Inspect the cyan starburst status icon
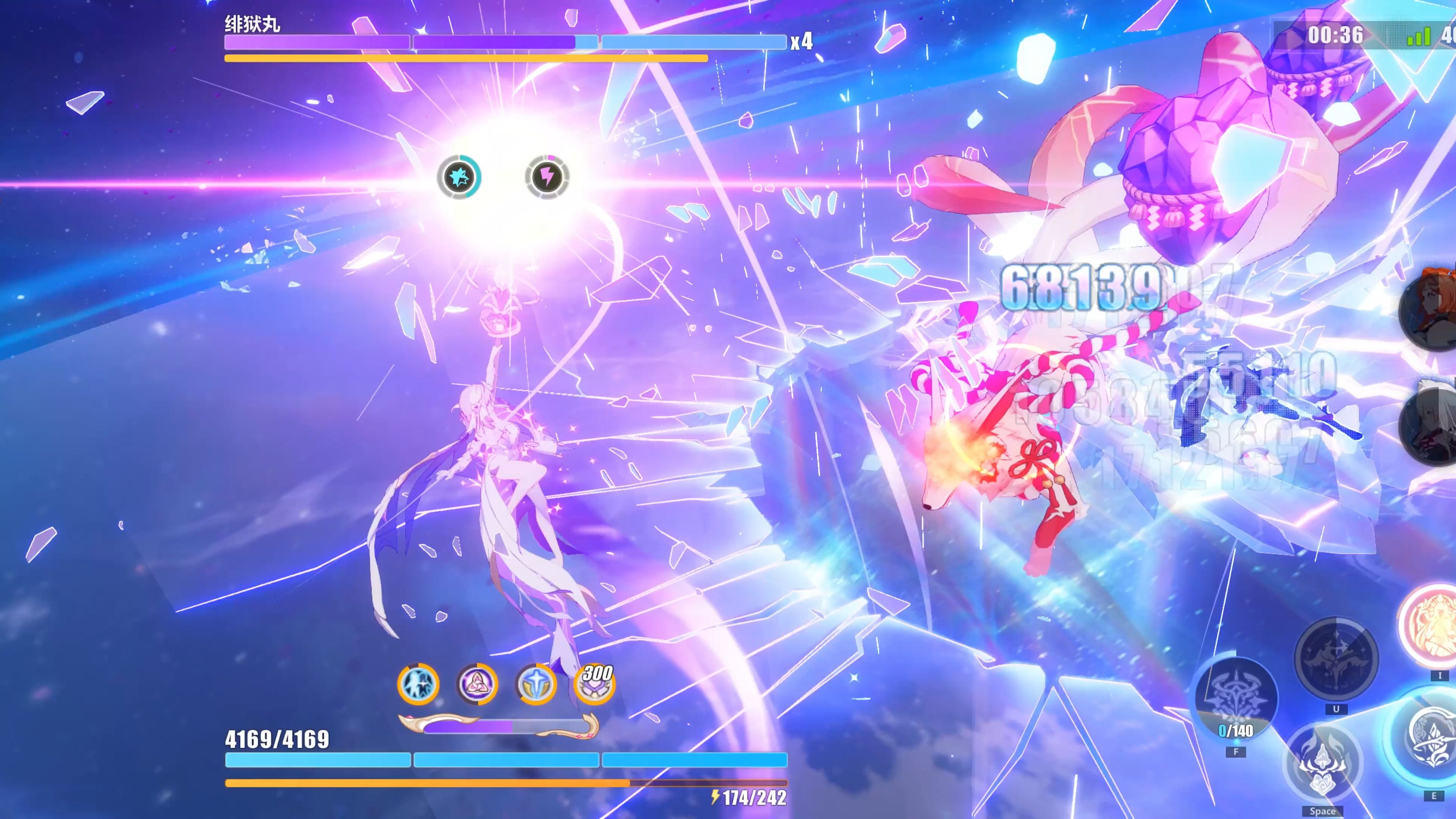Viewport: 1456px width, 819px height. 459,177
